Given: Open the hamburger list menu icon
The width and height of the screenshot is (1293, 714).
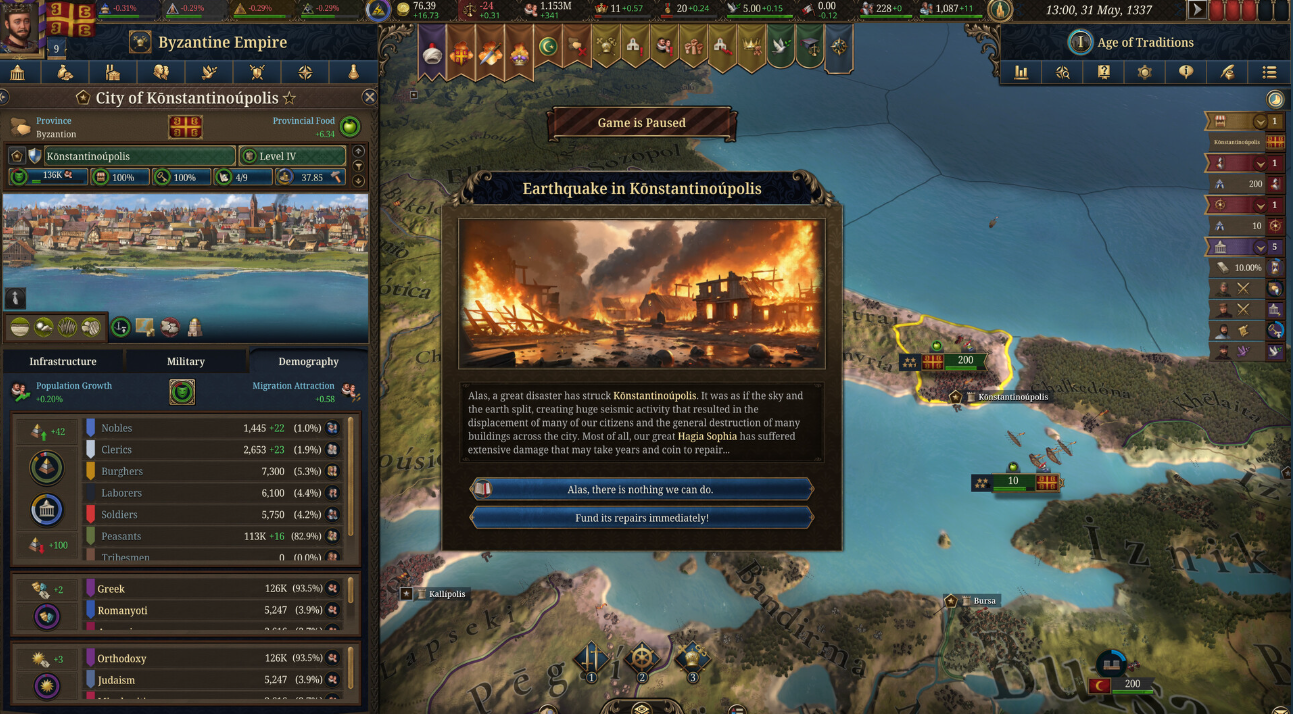Looking at the screenshot, I should click(1269, 72).
